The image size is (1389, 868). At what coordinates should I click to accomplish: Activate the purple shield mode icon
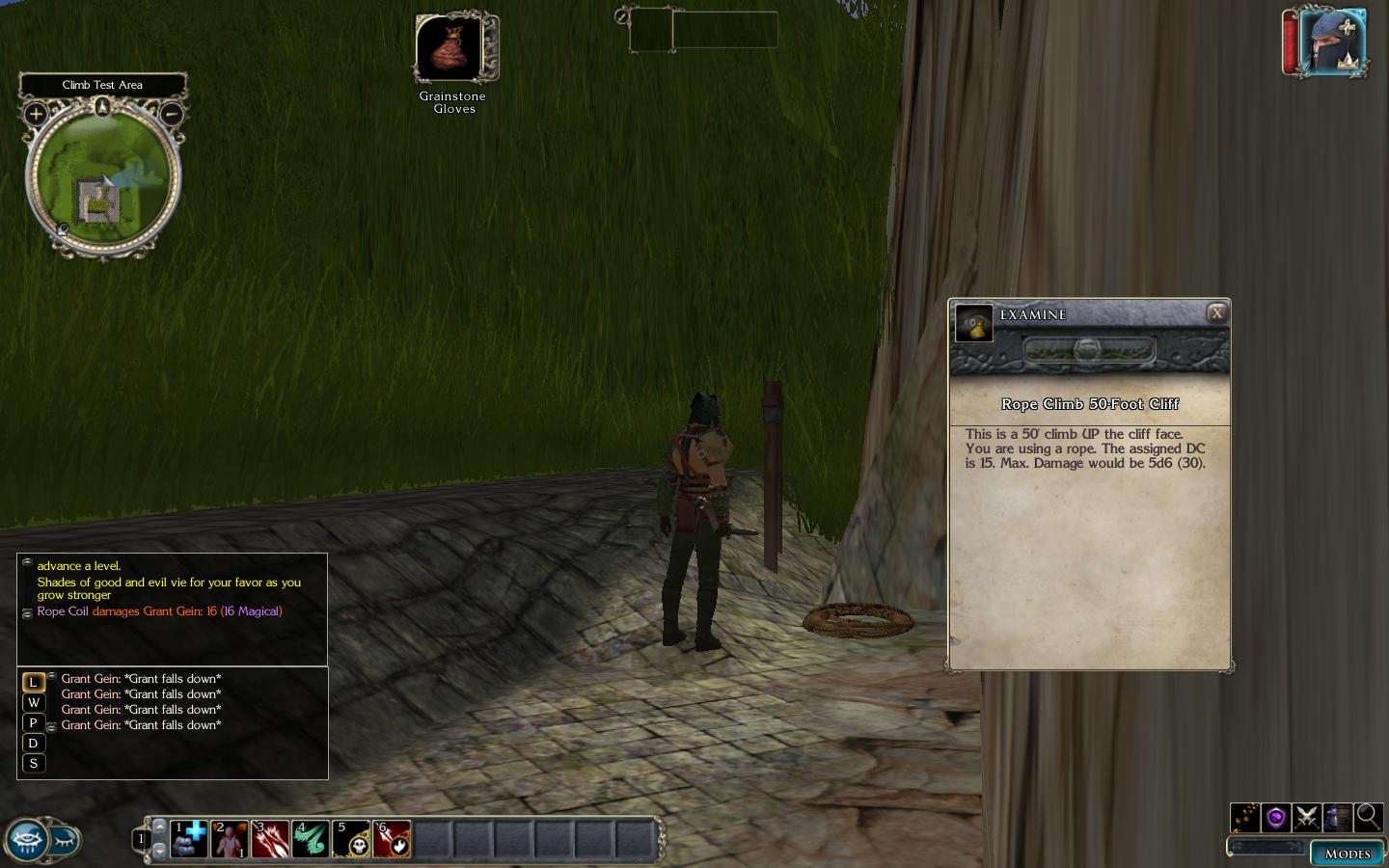point(1275,818)
